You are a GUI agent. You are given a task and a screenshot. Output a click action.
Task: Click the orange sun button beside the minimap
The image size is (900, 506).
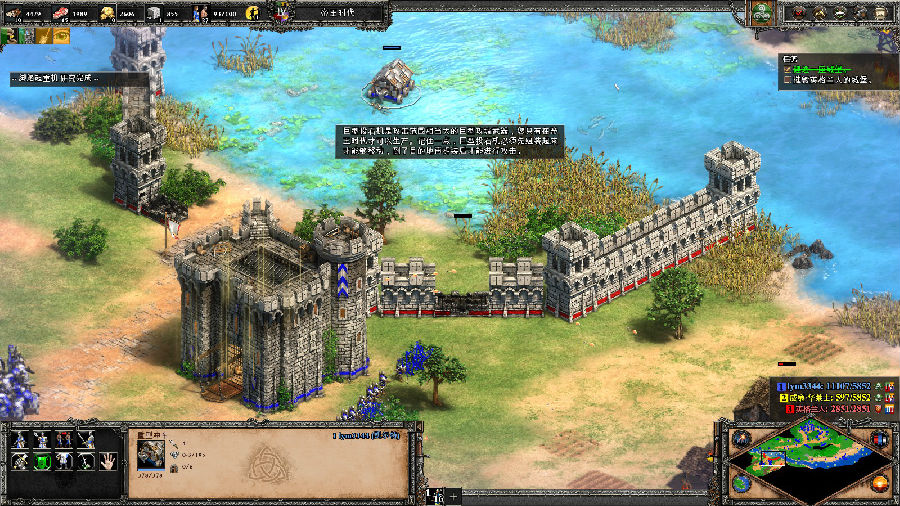click(x=879, y=483)
